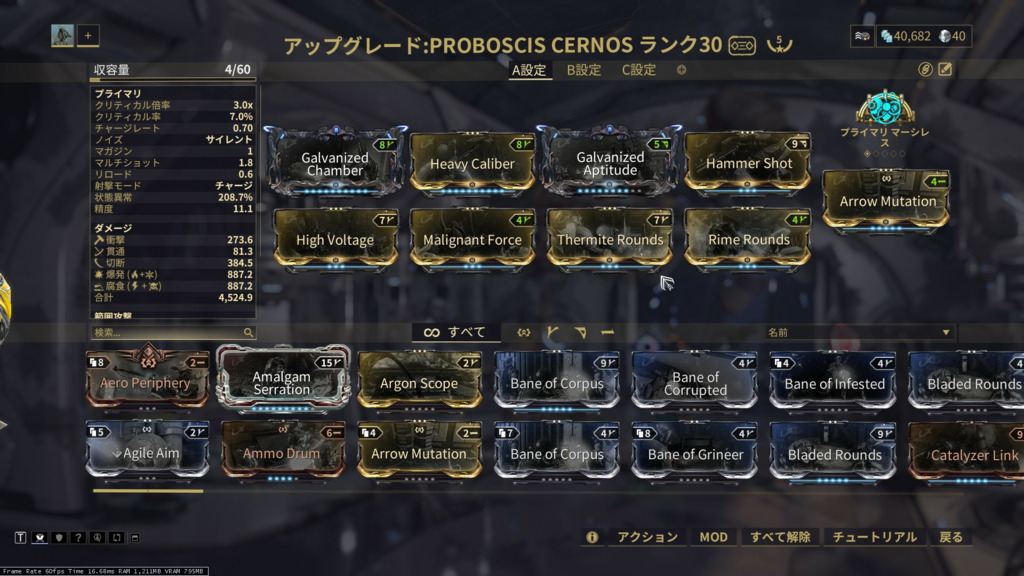Show all mods with すべて filter
Screen dimensions: 1024x576
pos(456,332)
